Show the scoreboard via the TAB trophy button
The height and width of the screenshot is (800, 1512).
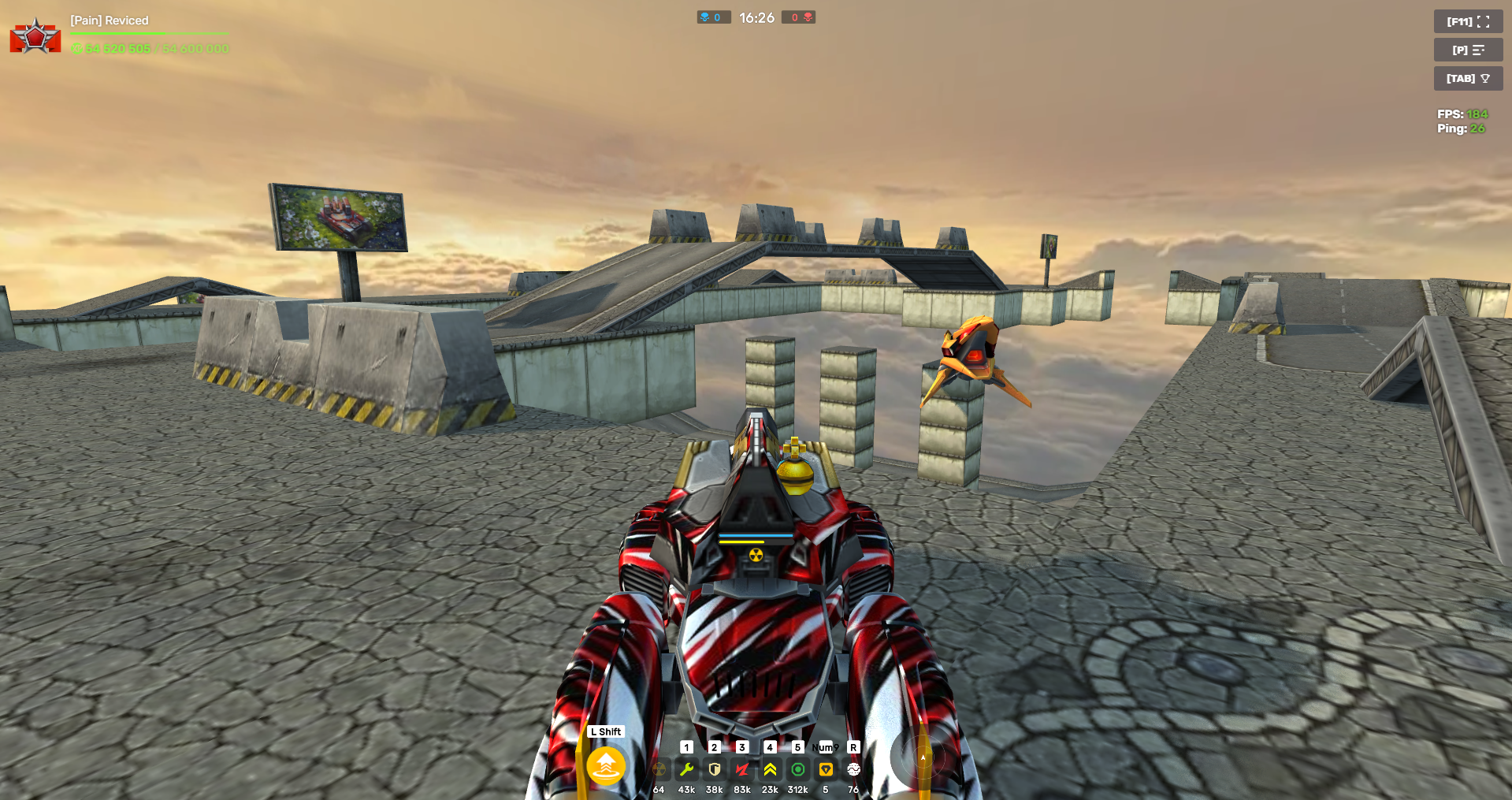1468,78
